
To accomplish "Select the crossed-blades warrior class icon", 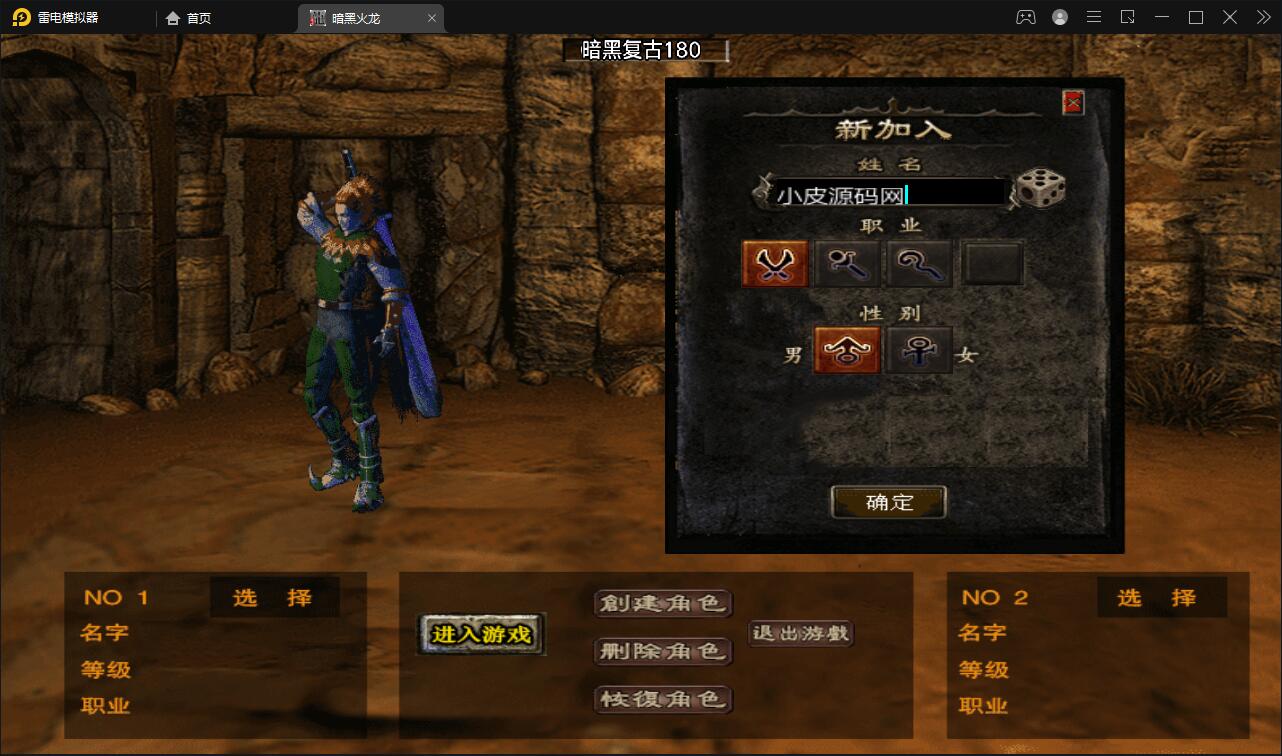I will 774,262.
